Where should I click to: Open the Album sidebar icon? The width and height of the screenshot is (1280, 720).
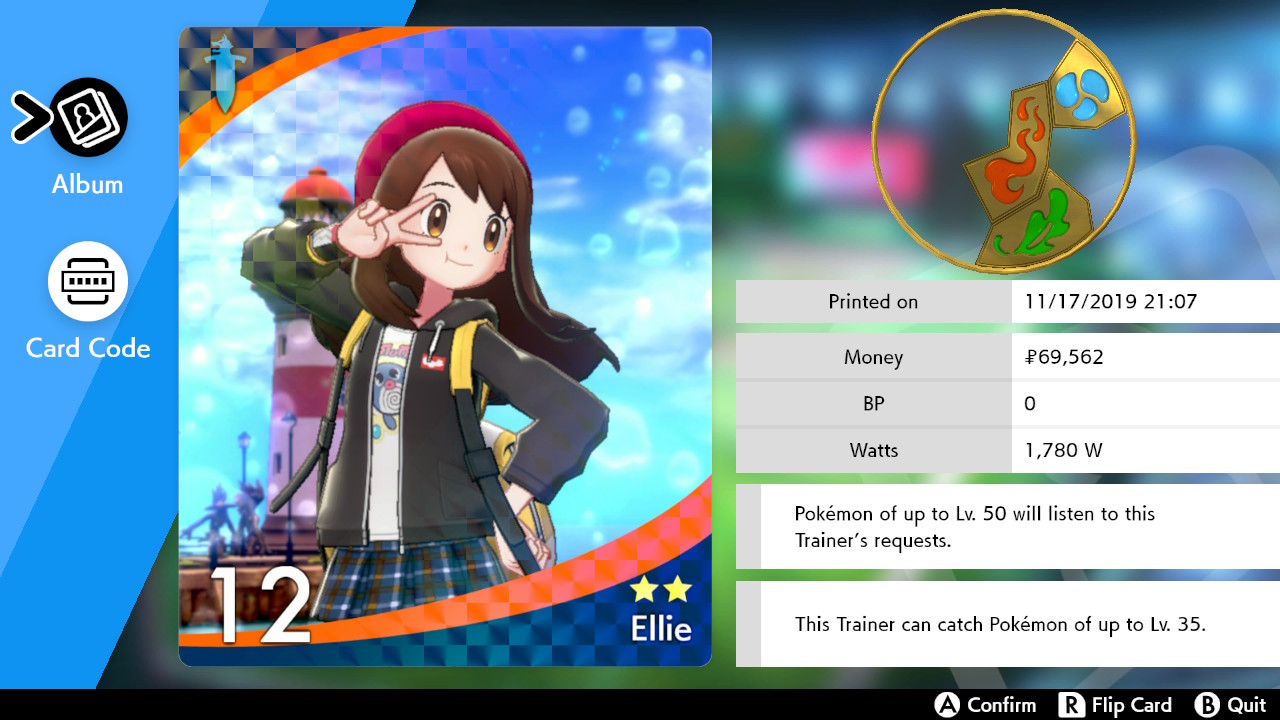click(89, 117)
